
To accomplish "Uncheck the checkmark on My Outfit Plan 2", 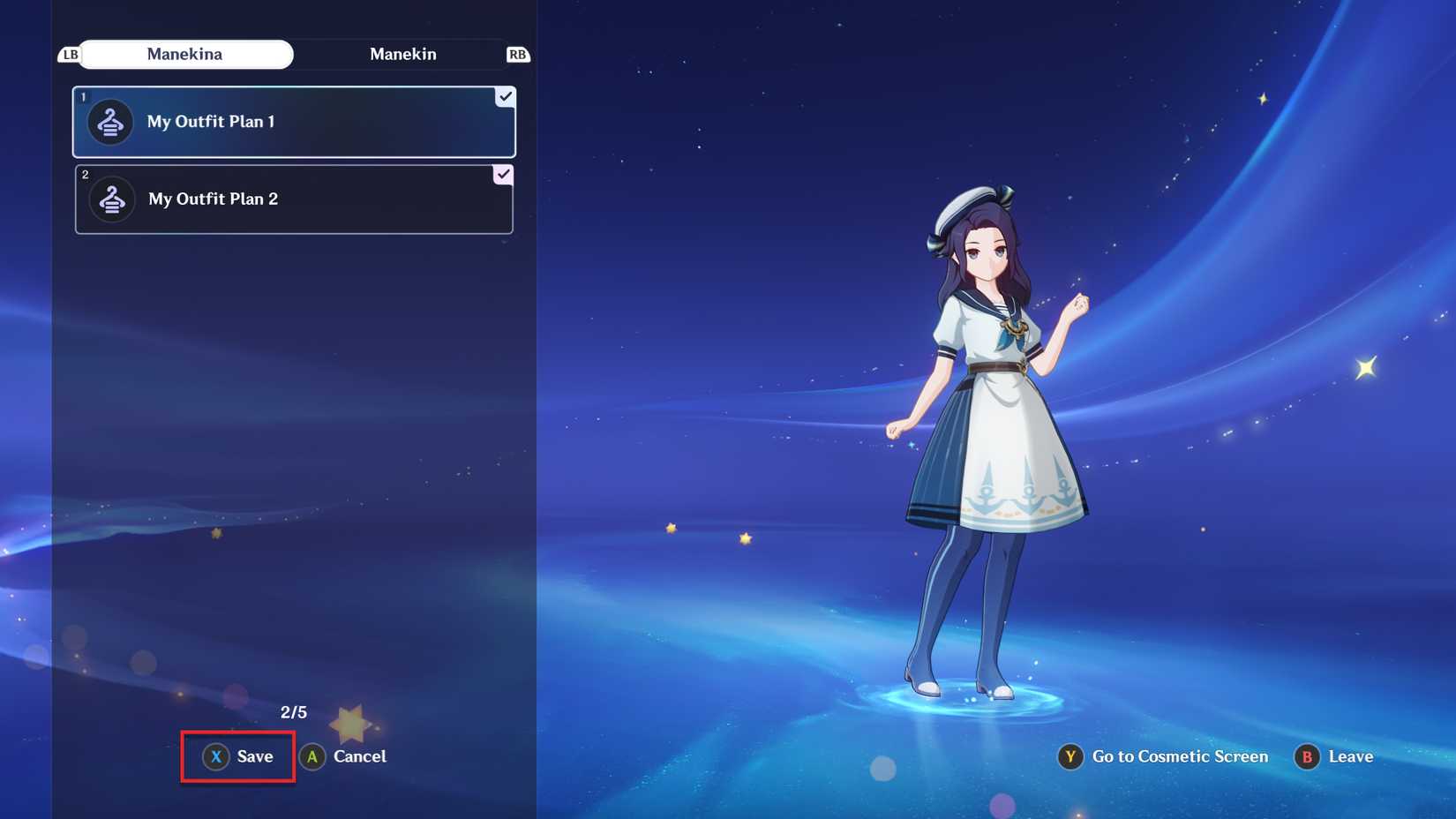I will 503,175.
